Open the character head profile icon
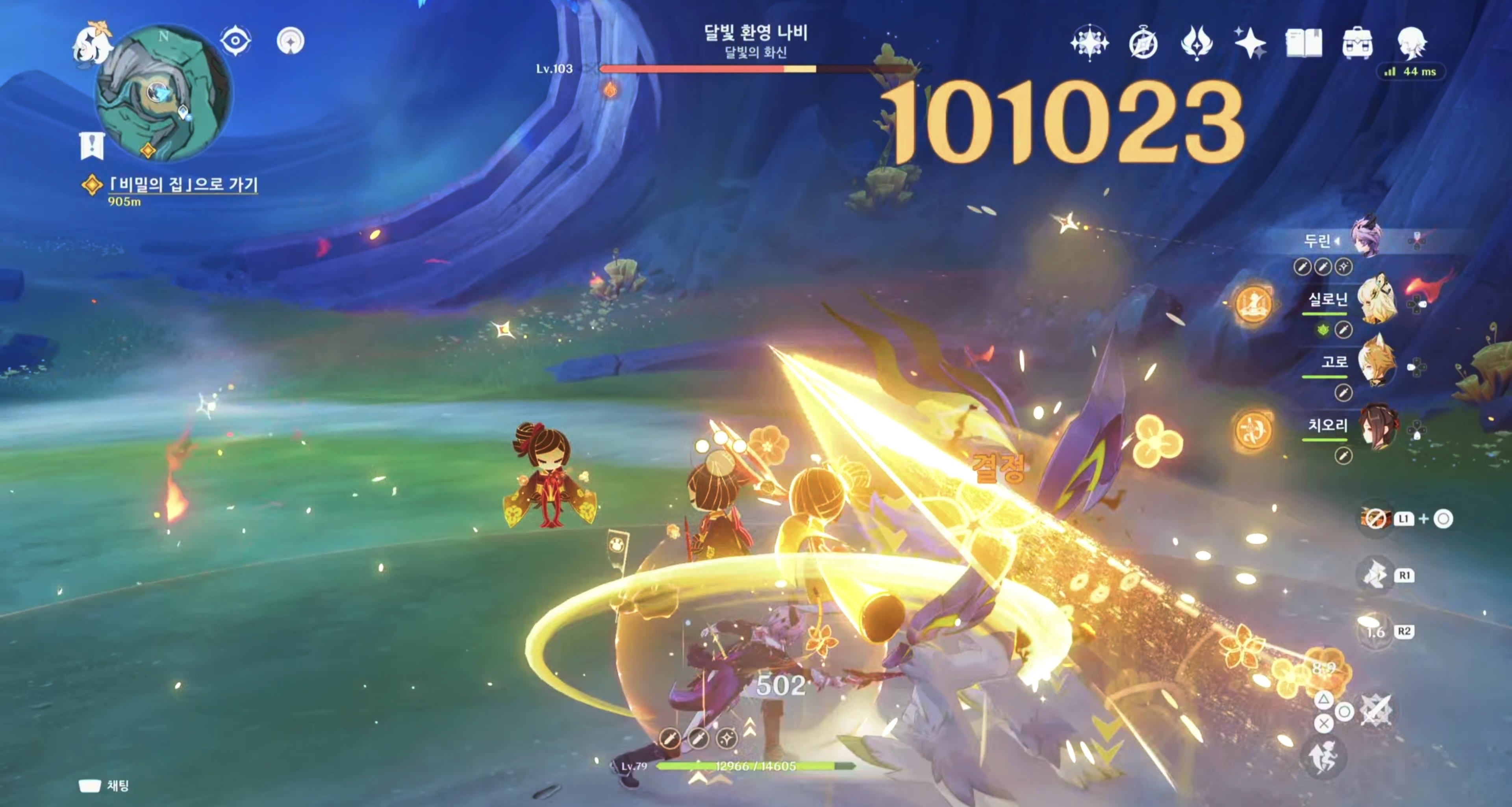The width and height of the screenshot is (1512, 807). [x=1412, y=42]
